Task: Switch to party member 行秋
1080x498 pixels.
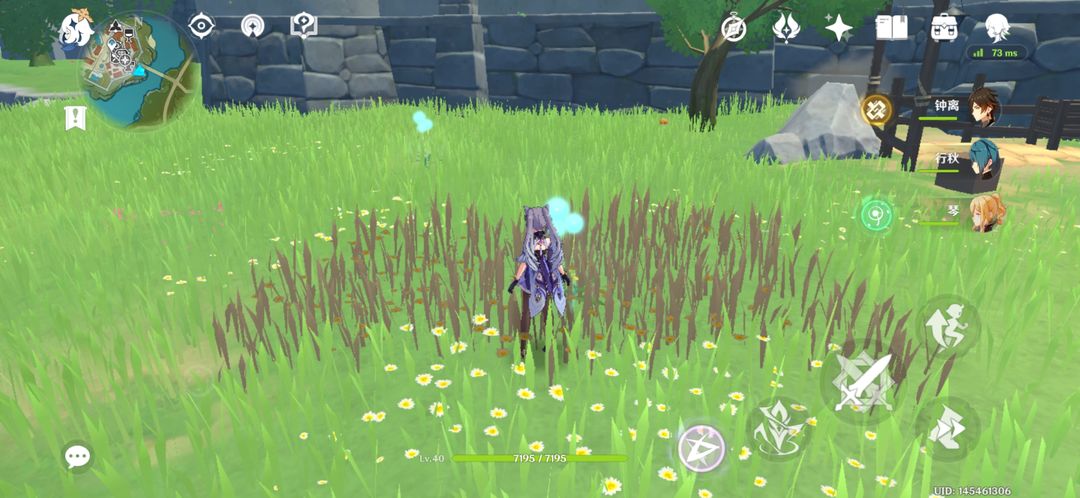Action: [x=984, y=162]
